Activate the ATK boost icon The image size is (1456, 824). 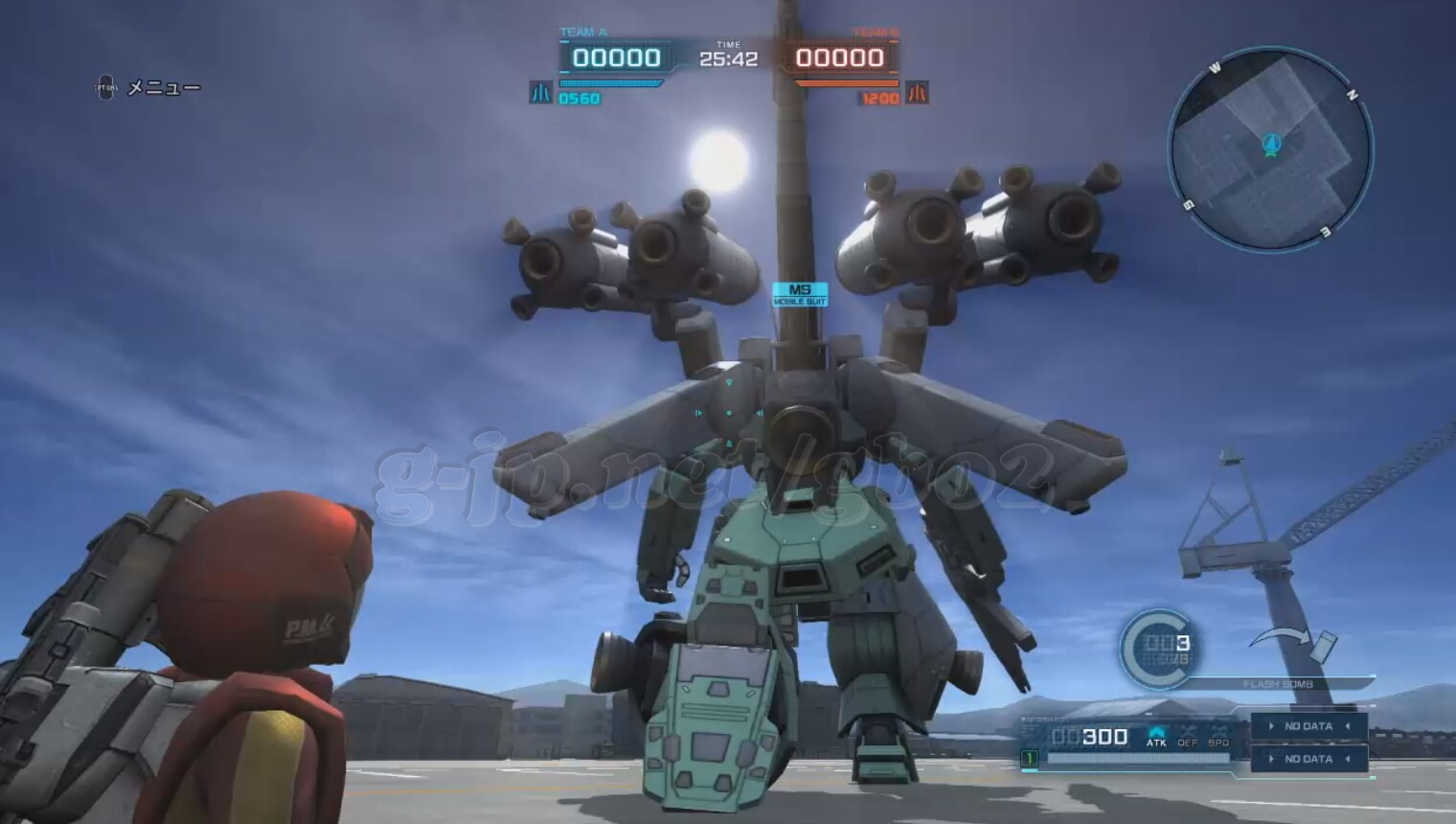pos(1156,737)
